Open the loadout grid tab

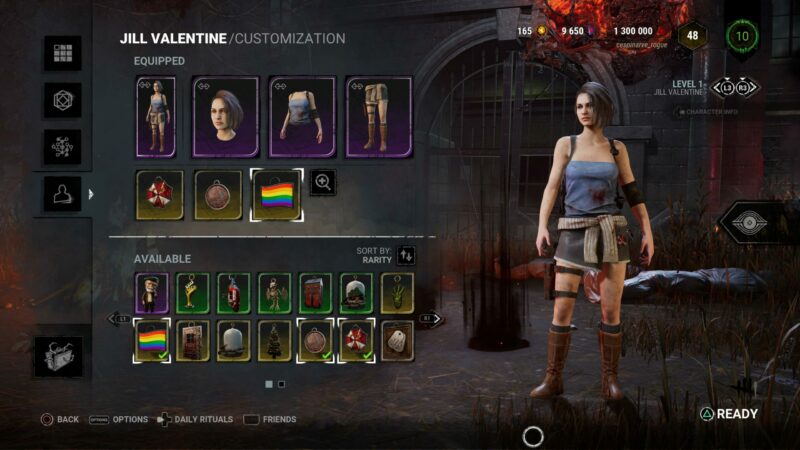[x=62, y=53]
